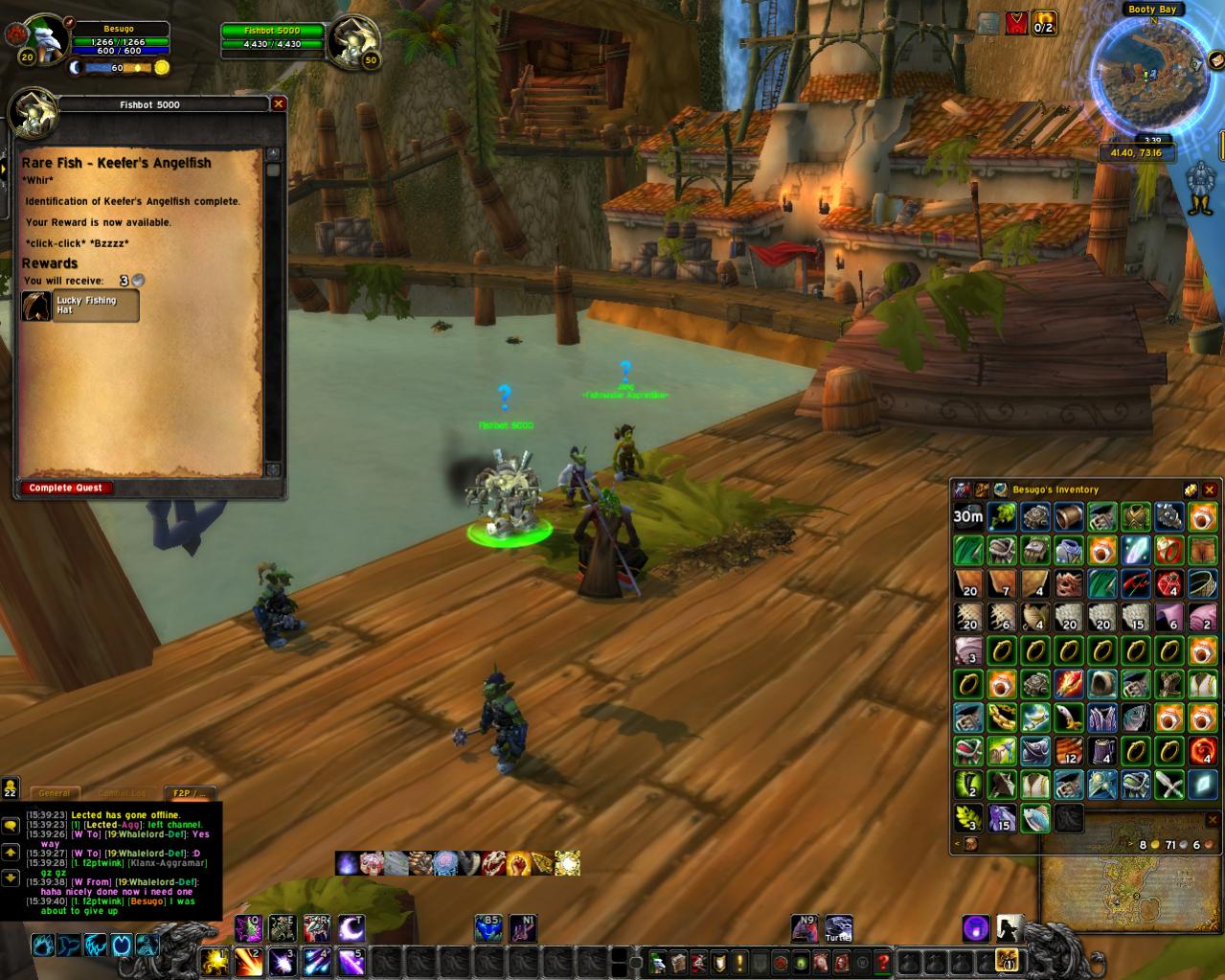Cast the crescent moon spell
The height and width of the screenshot is (980, 1225).
[352, 928]
